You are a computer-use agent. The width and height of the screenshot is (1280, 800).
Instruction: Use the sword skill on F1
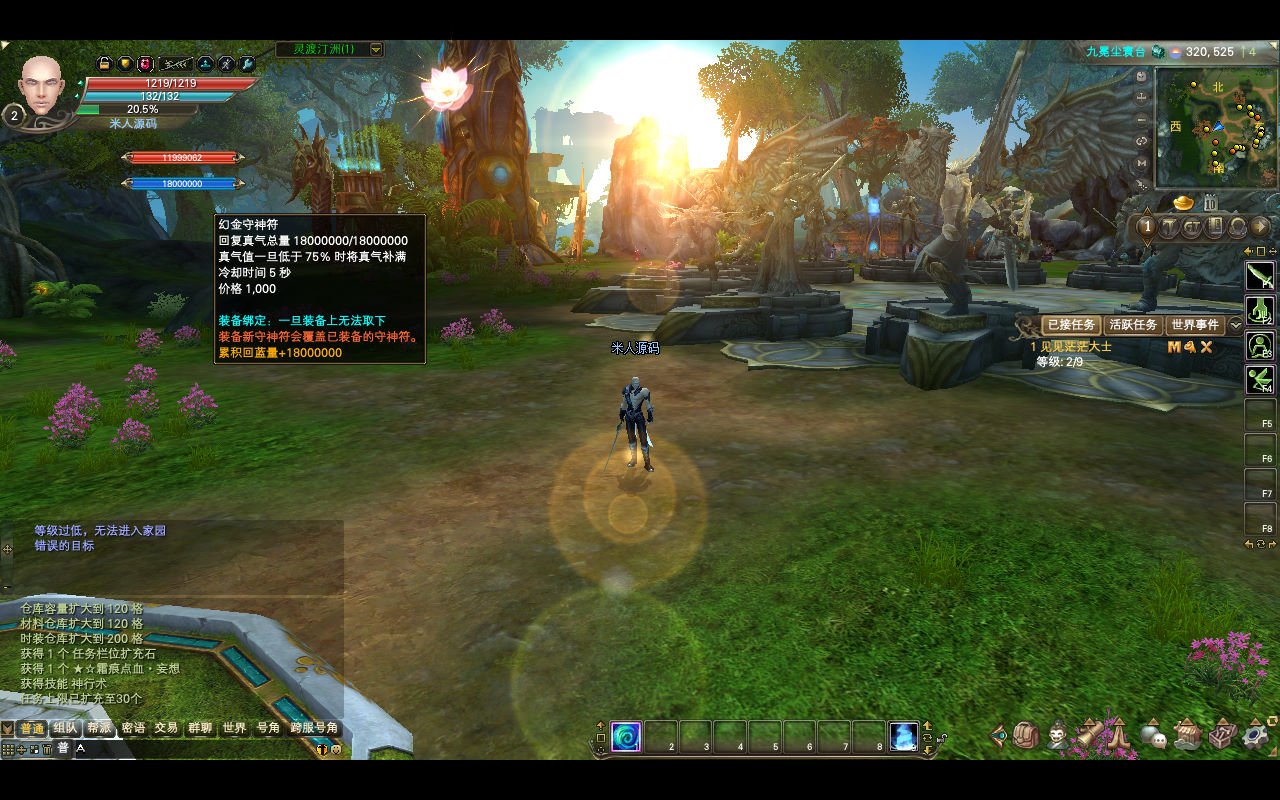pos(1259,274)
